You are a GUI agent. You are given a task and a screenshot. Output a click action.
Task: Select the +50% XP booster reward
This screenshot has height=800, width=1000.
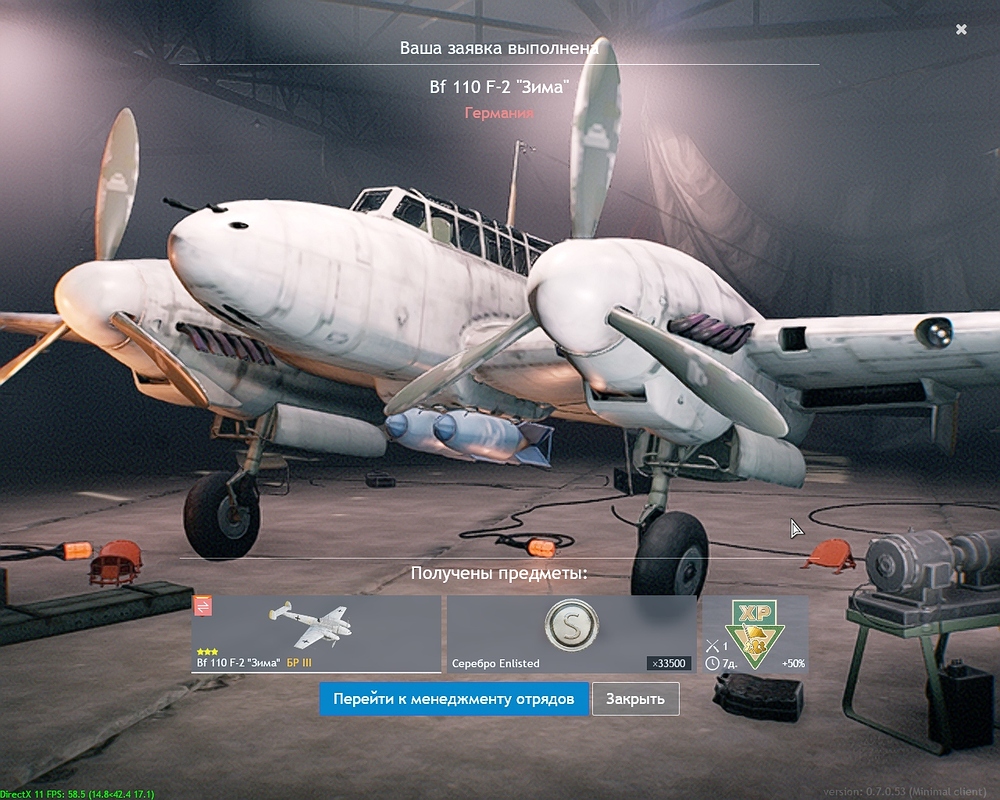pos(755,634)
